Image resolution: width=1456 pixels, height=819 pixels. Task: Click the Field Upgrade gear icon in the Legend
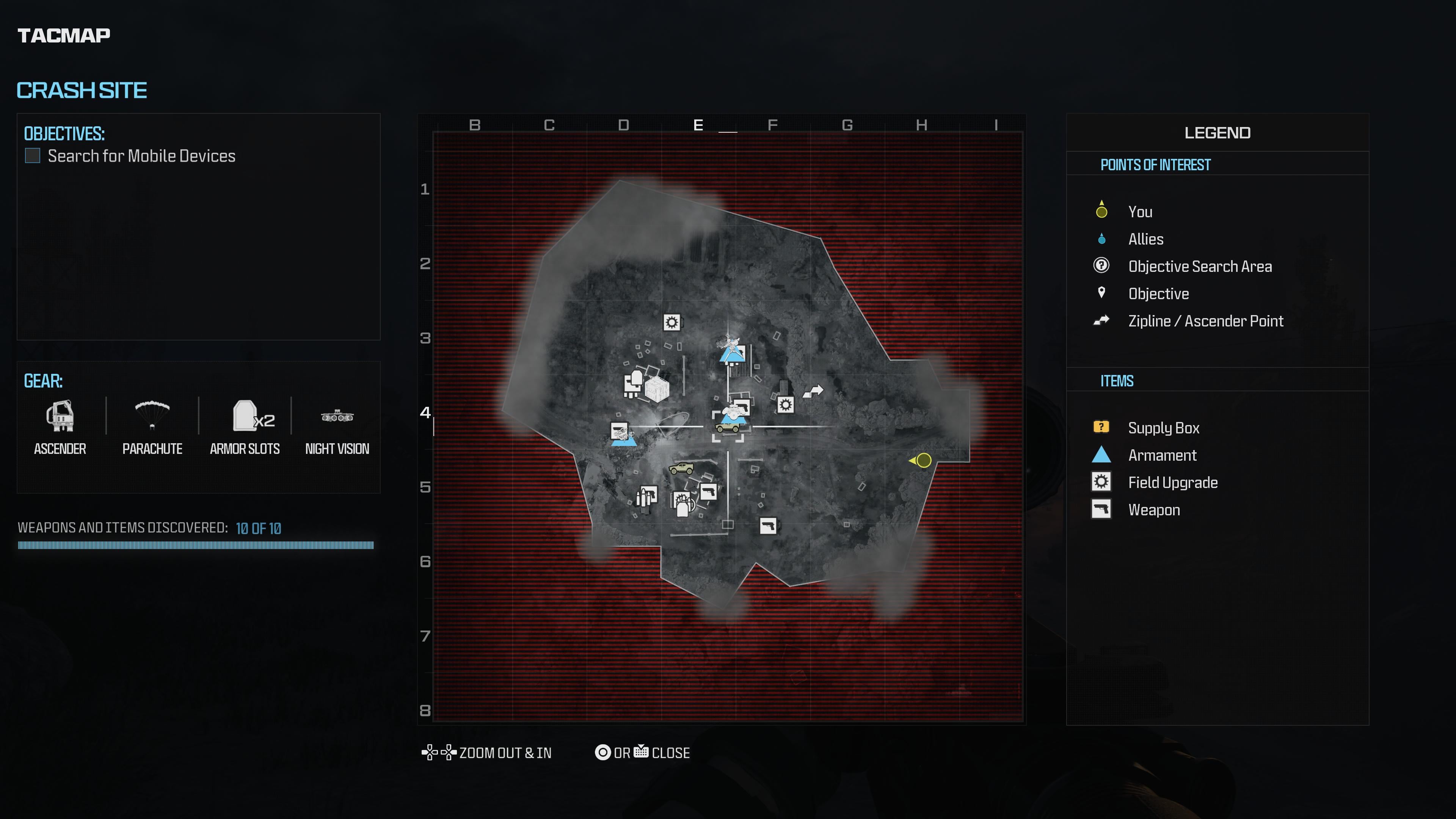point(1101,482)
